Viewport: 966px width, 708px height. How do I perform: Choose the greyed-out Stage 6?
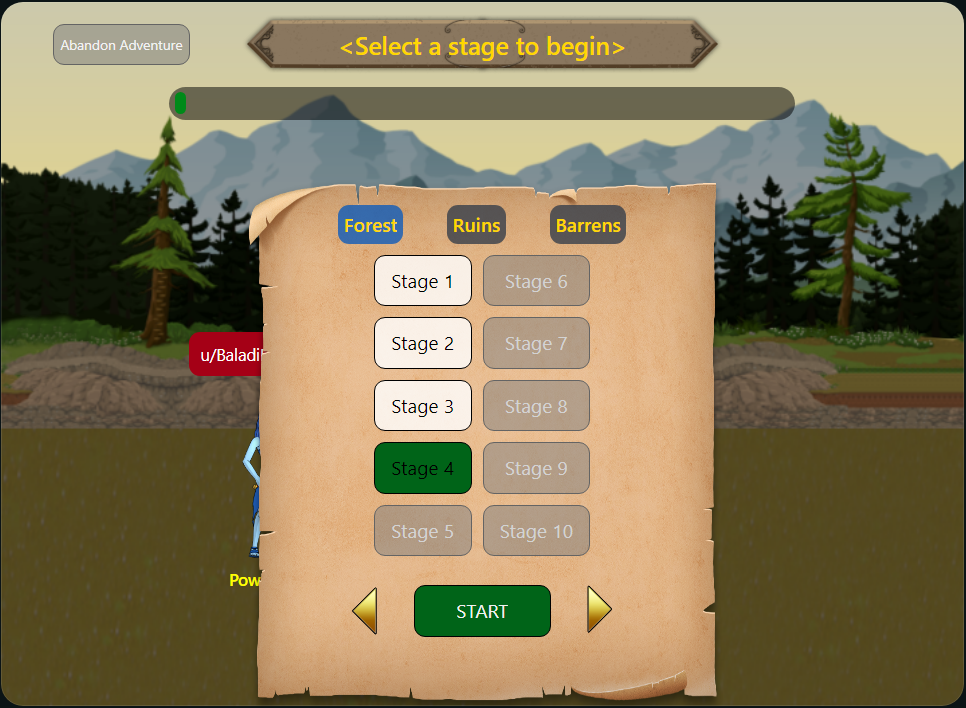(536, 281)
